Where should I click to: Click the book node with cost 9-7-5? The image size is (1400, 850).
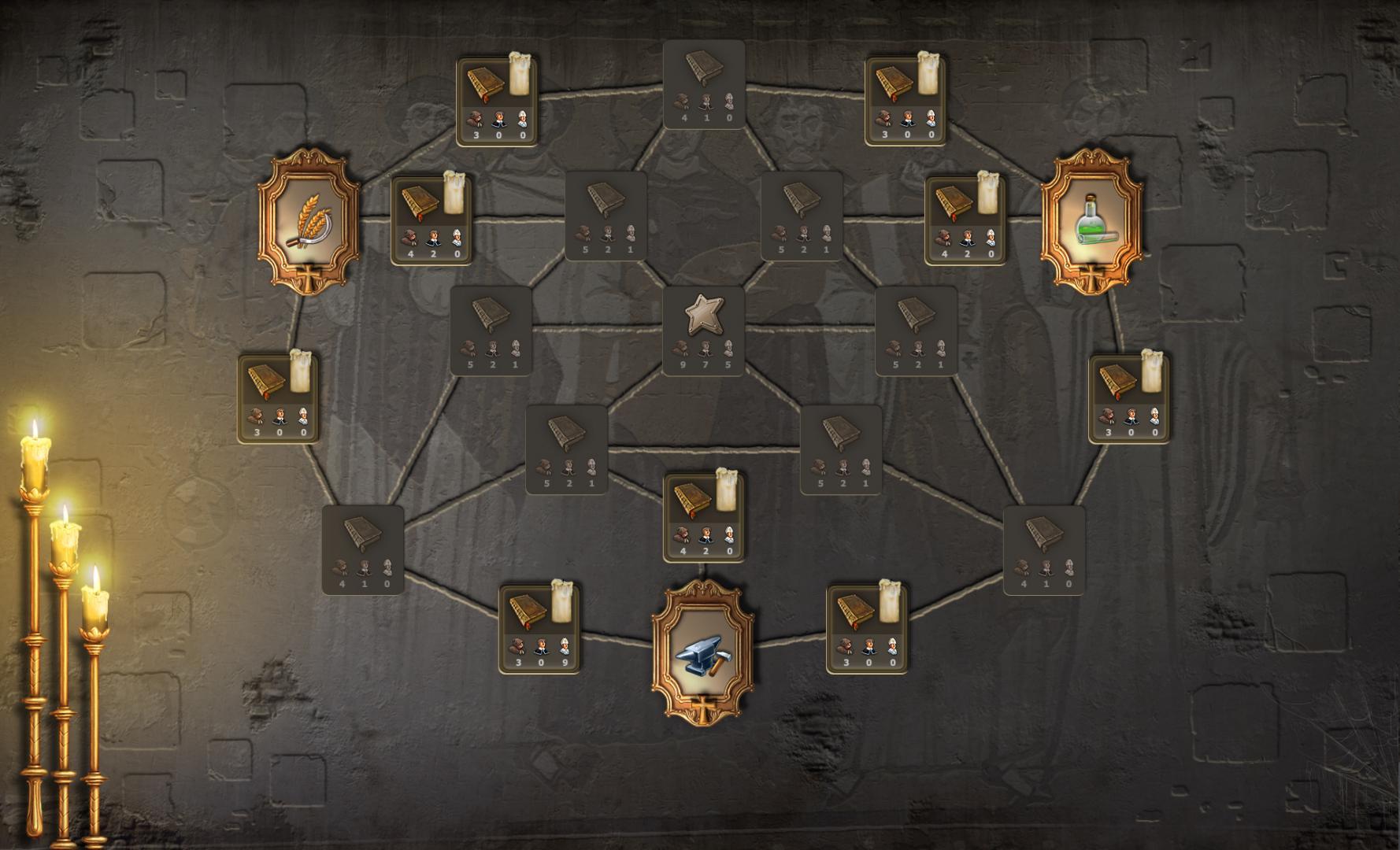click(703, 331)
